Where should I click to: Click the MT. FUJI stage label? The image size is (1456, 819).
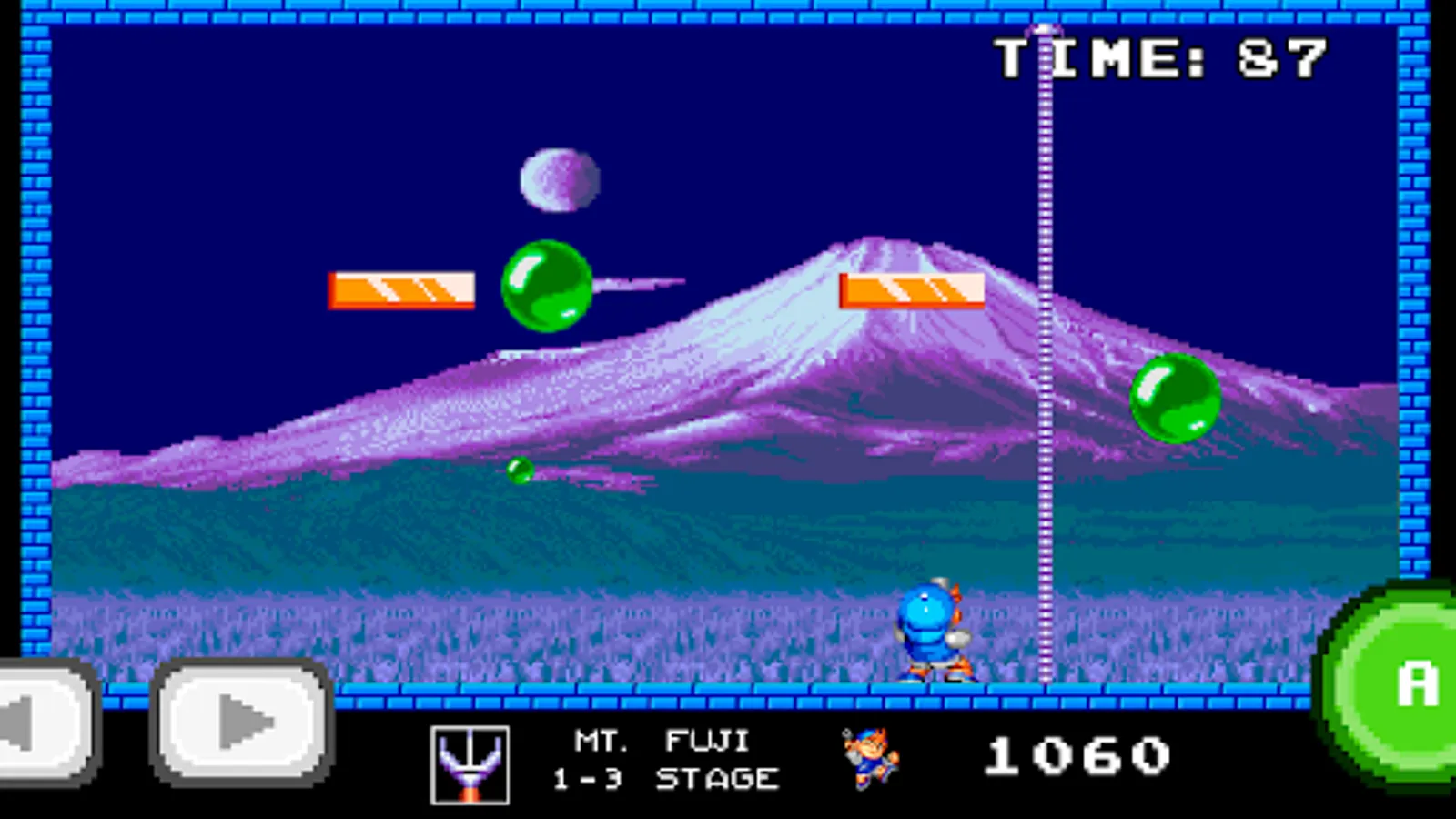click(662, 739)
